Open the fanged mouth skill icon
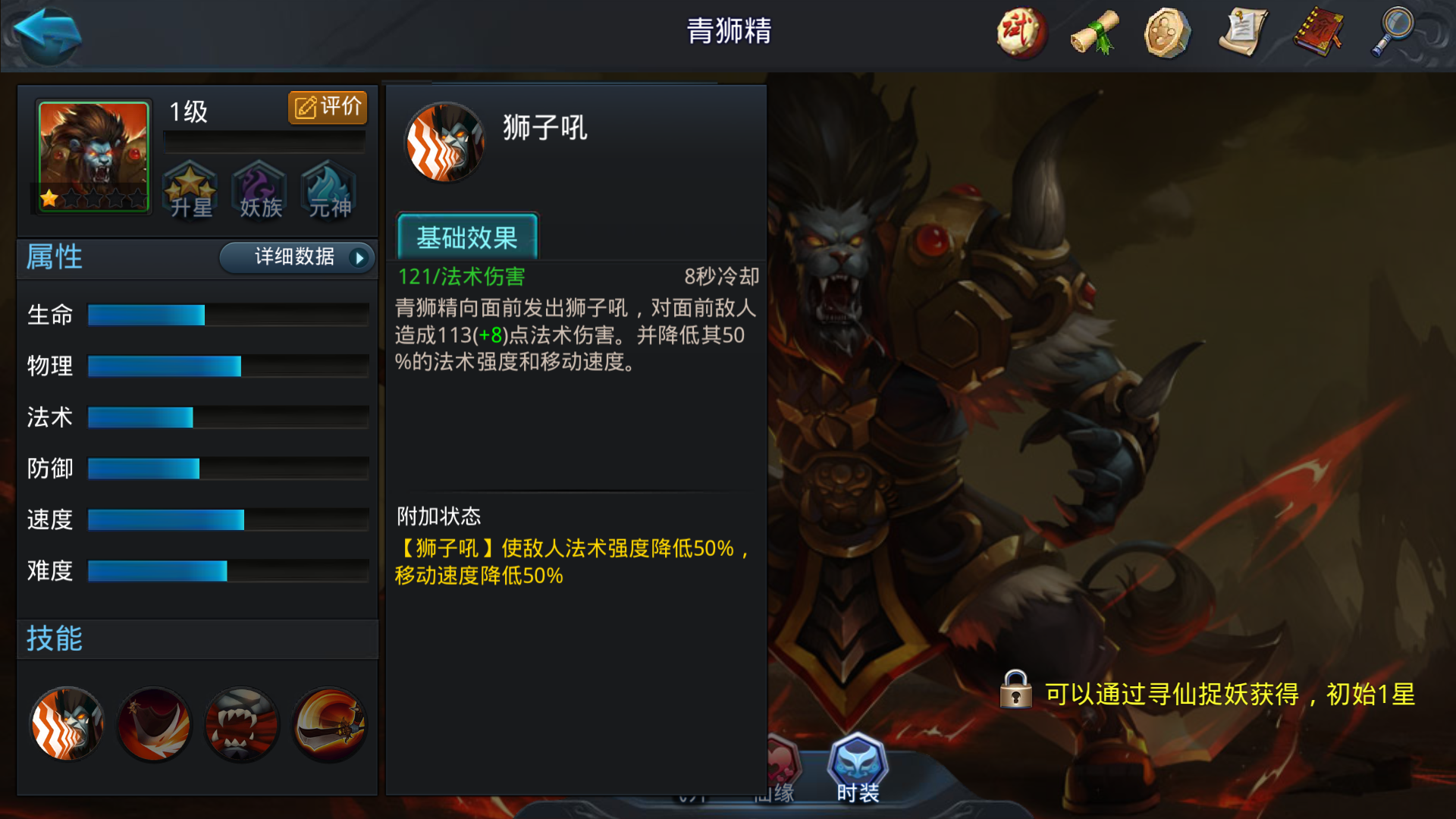 [x=241, y=724]
